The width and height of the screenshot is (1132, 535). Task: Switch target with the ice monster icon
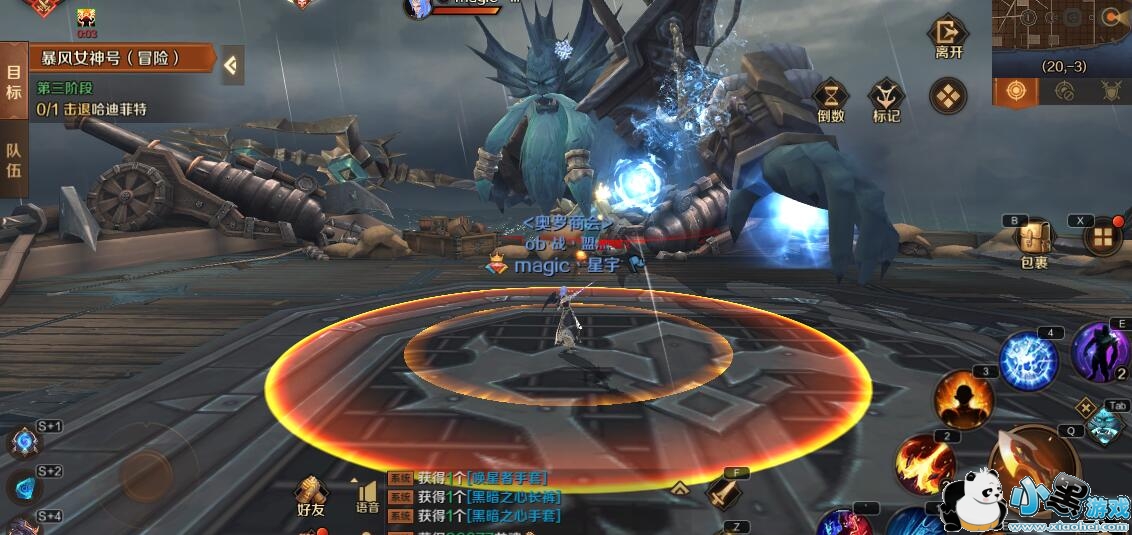1103,424
